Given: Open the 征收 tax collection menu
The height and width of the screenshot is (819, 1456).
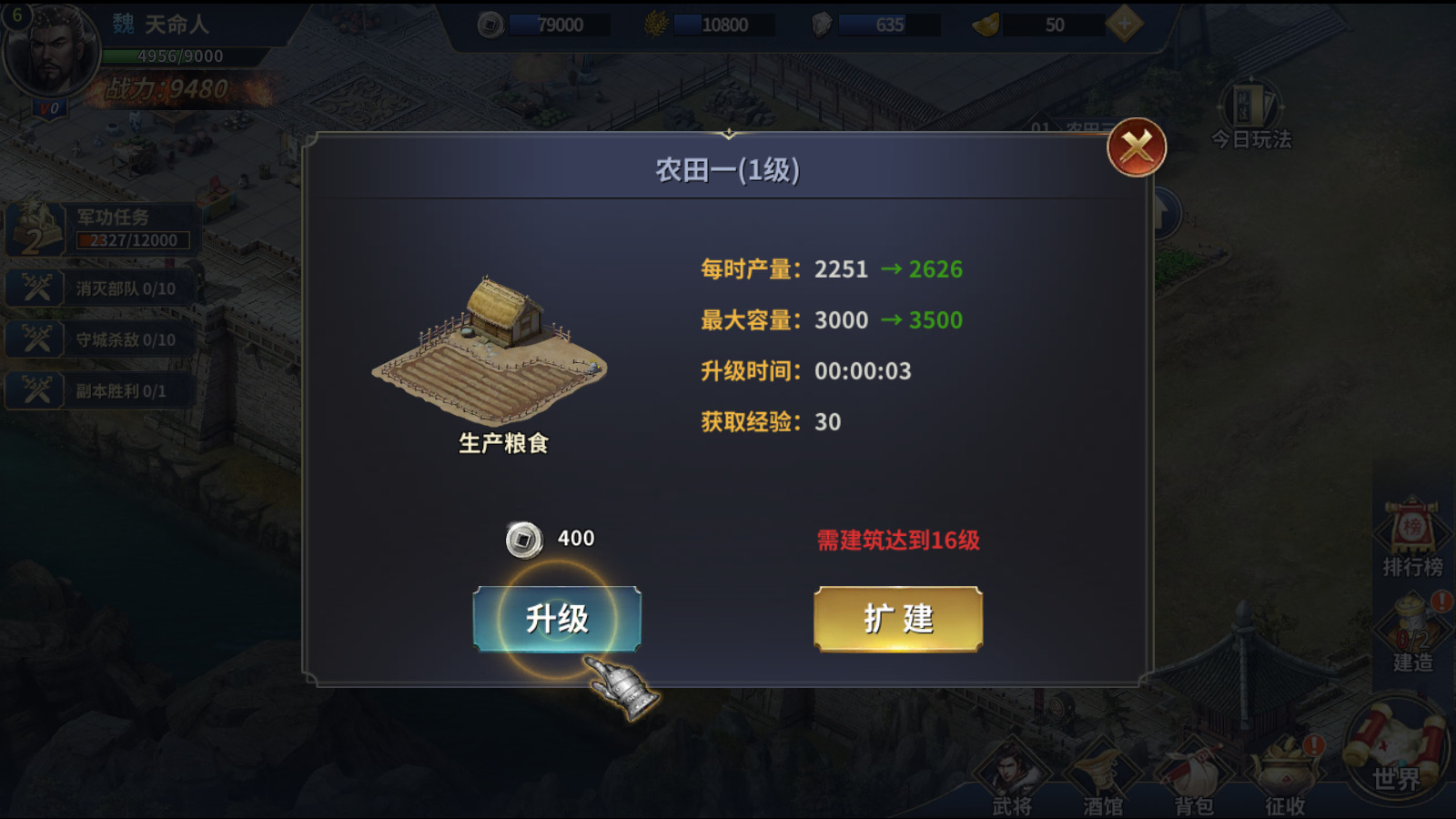Looking at the screenshot, I should click(1284, 778).
